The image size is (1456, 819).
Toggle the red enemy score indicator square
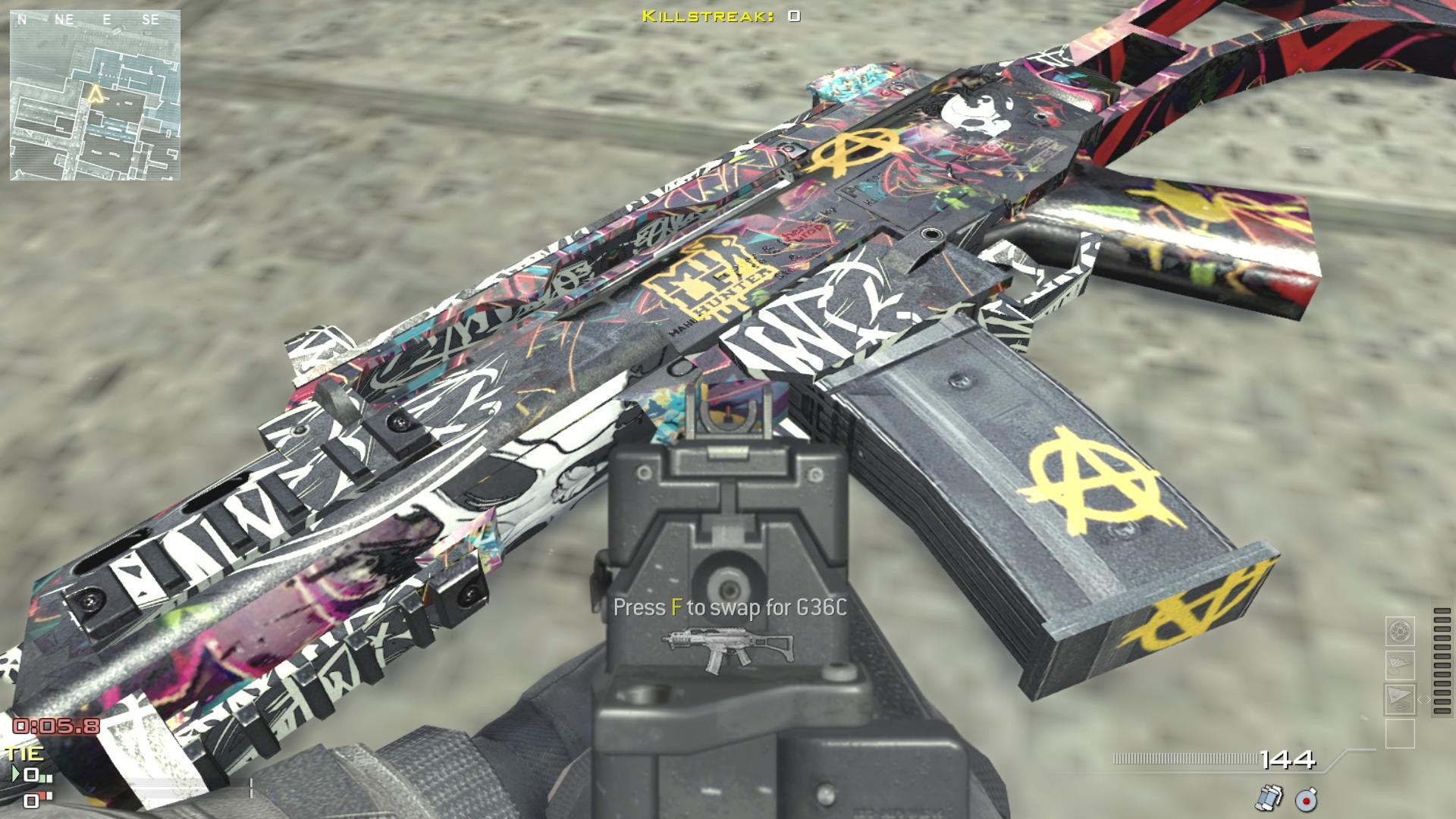[x=43, y=795]
